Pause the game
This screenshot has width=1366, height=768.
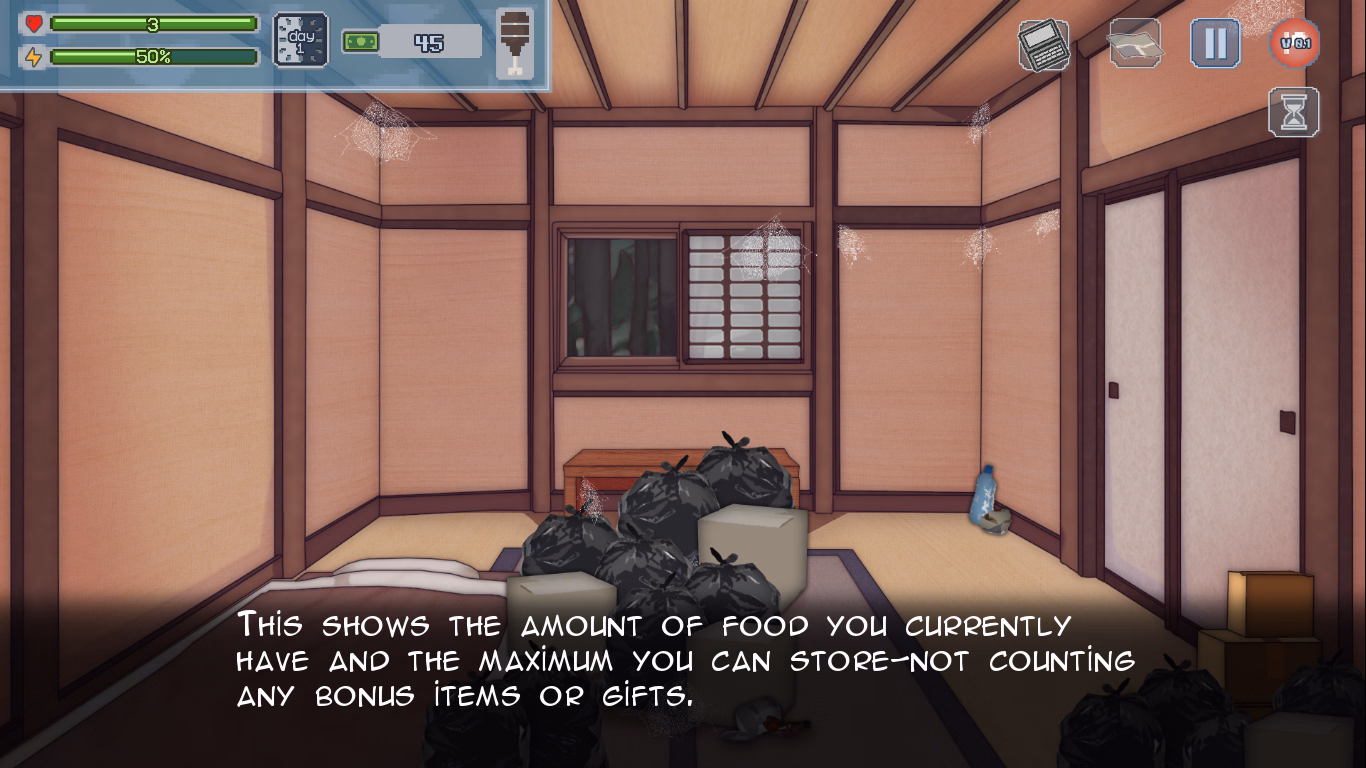click(x=1215, y=44)
